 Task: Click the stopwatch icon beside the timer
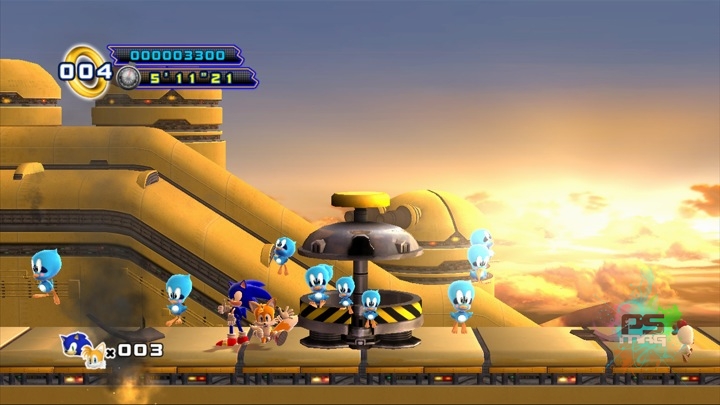tap(127, 77)
